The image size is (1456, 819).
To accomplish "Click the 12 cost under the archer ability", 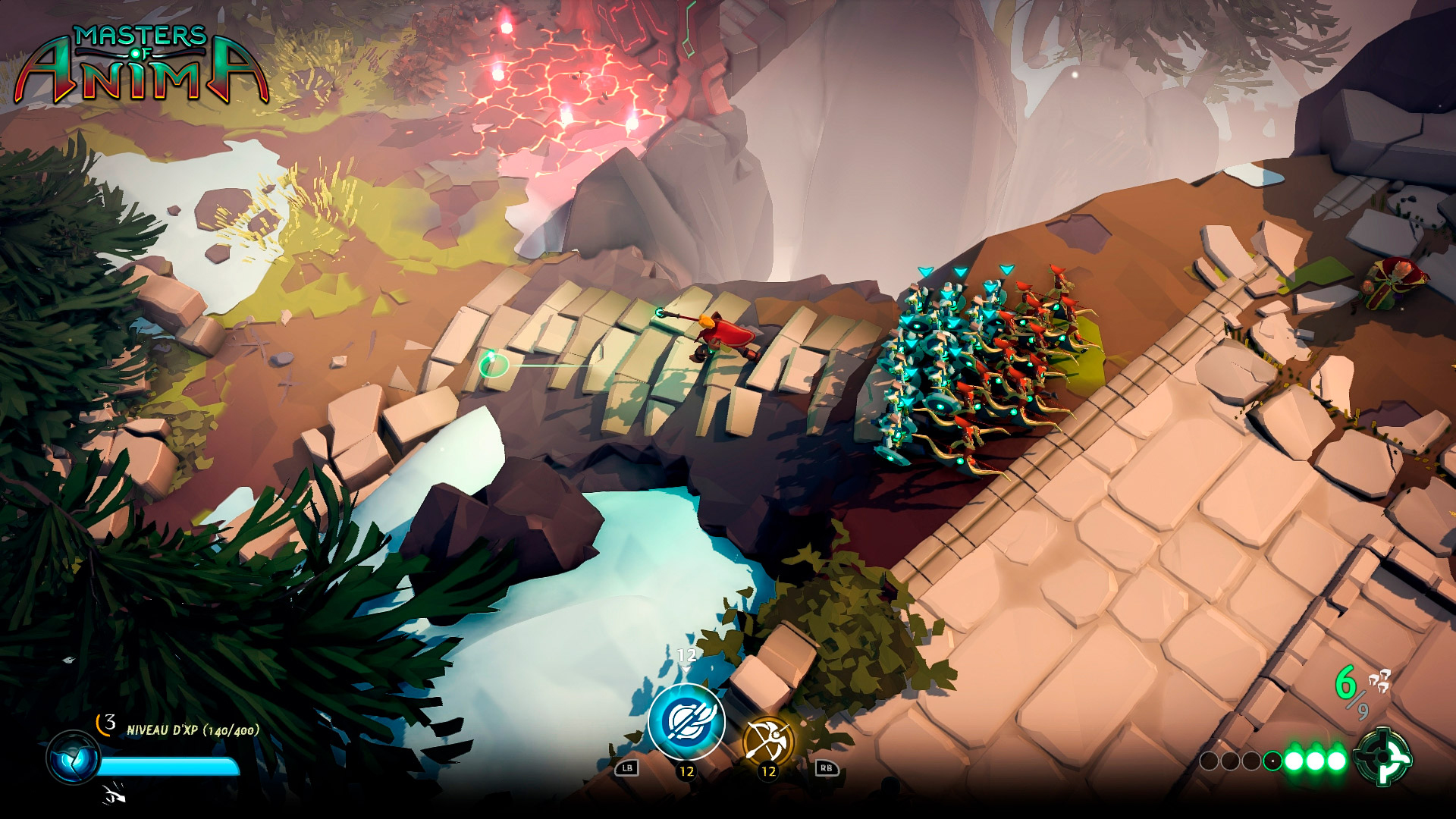I will [x=768, y=772].
